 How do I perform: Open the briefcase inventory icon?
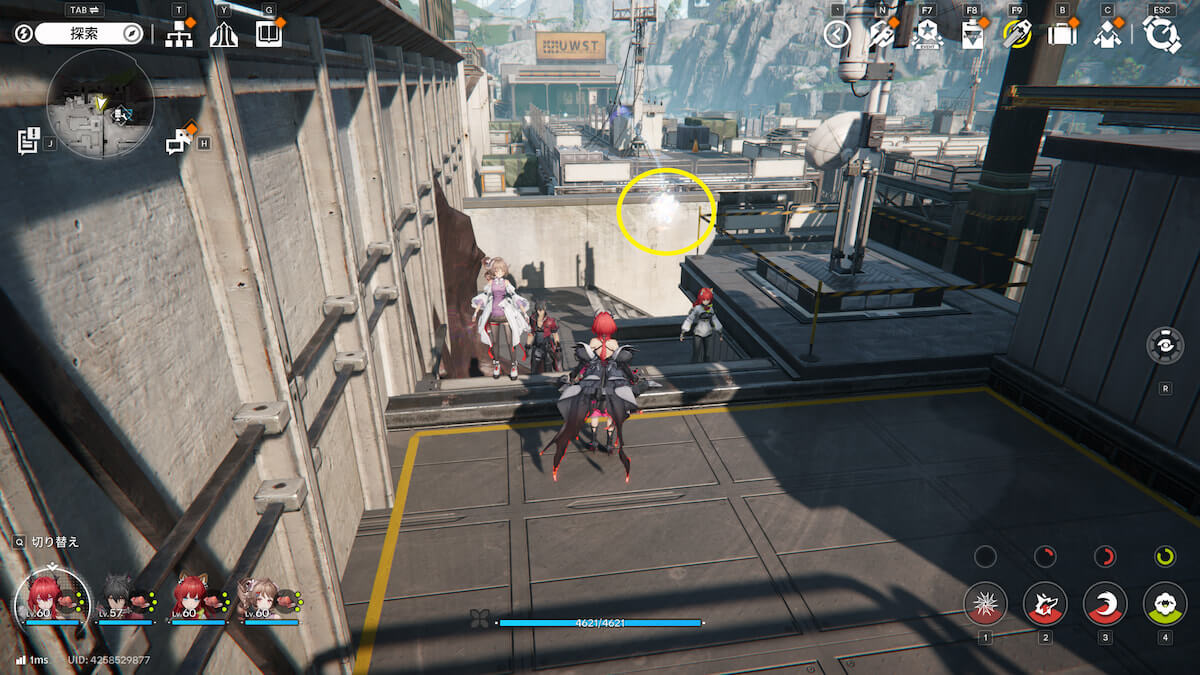pyautogui.click(x=1061, y=34)
